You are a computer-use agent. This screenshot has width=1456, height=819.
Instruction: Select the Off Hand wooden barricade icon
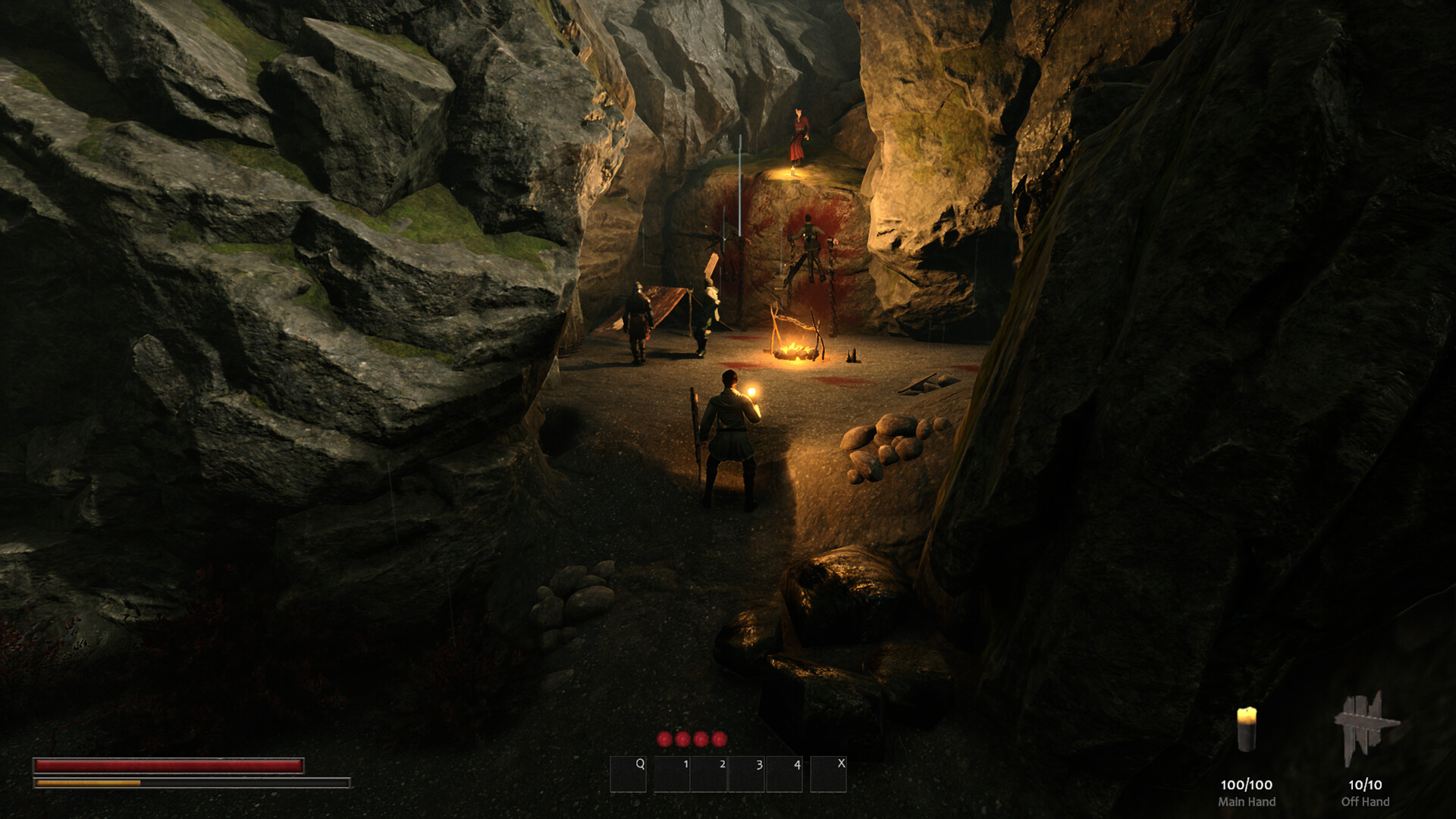[1365, 730]
